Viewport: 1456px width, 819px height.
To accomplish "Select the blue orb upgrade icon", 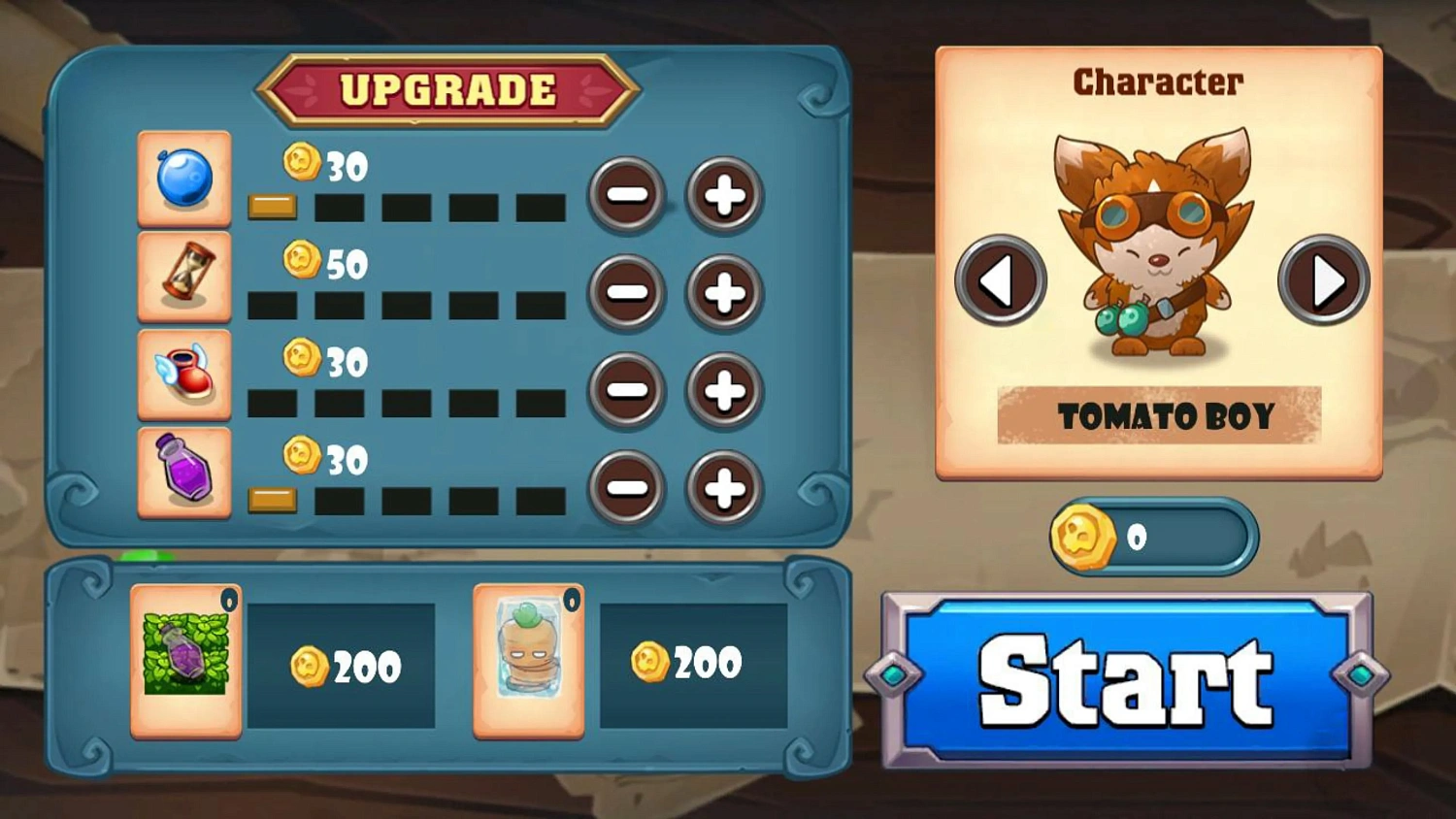I will coord(183,178).
